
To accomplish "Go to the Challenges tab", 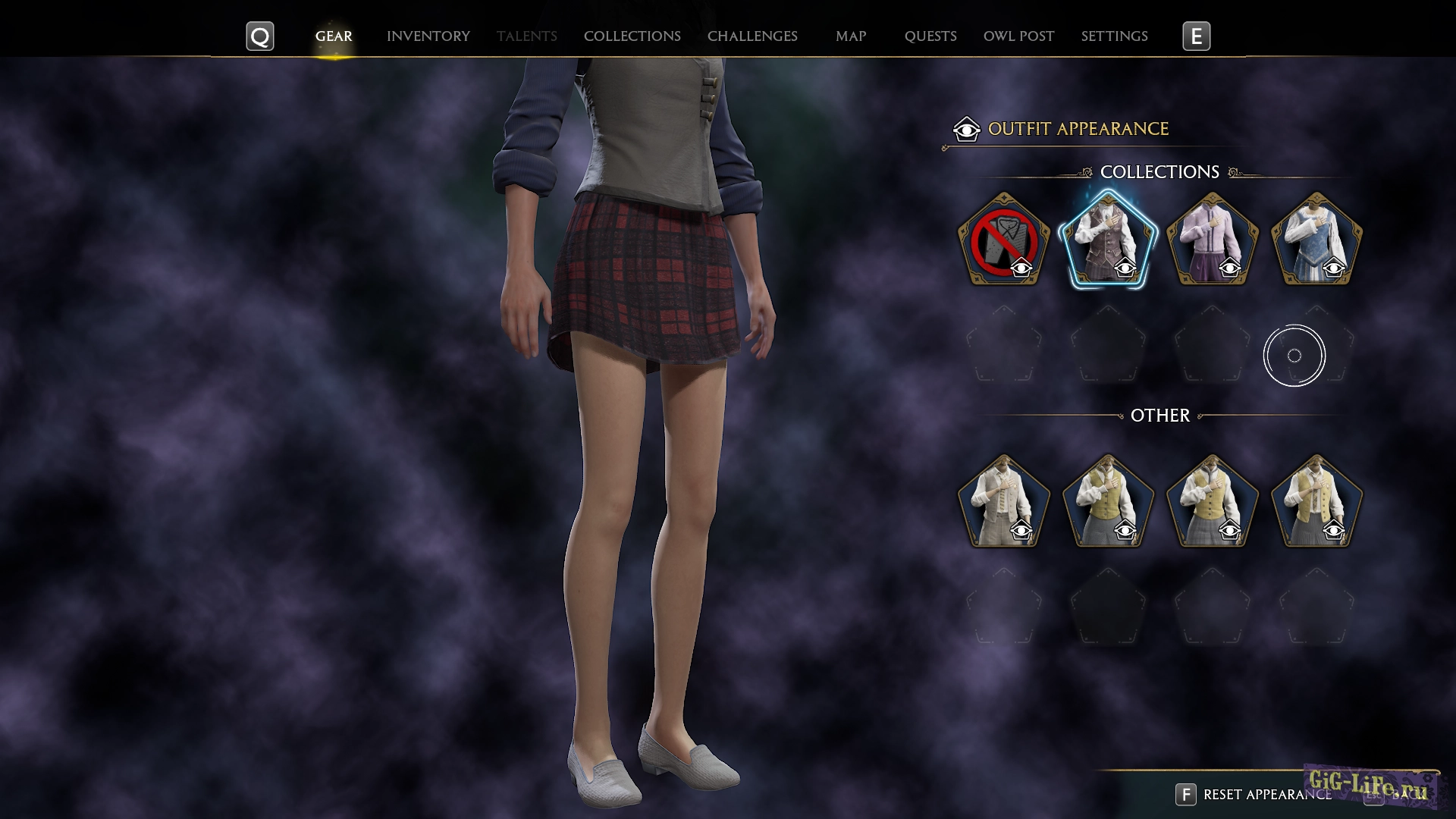I will tap(752, 36).
